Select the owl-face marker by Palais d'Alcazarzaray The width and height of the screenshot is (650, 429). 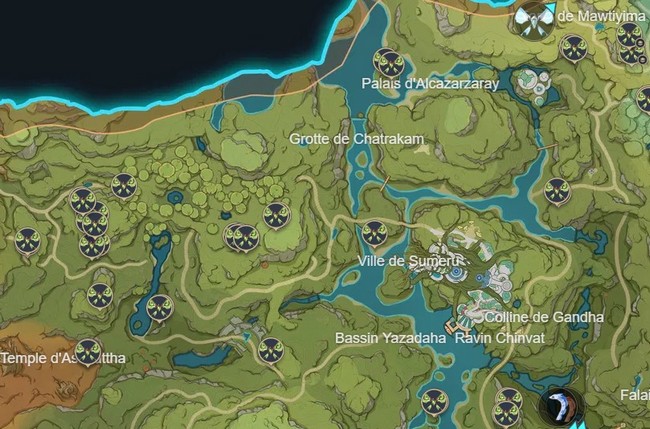point(387,62)
